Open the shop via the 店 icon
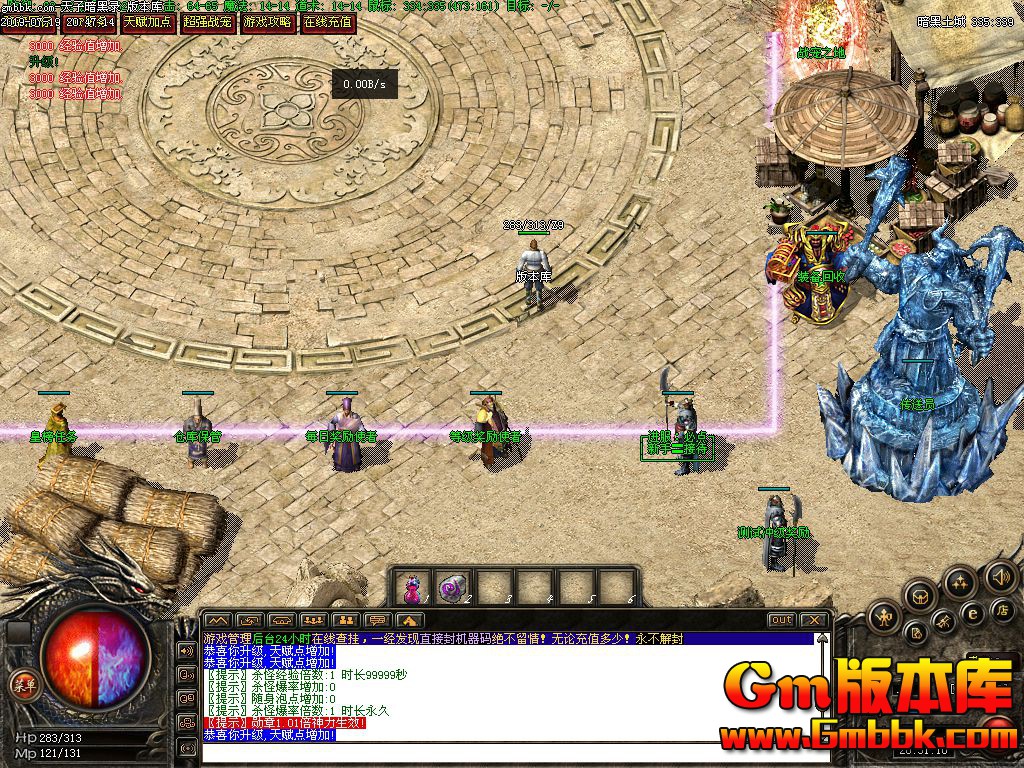1024x768 pixels. 1001,610
